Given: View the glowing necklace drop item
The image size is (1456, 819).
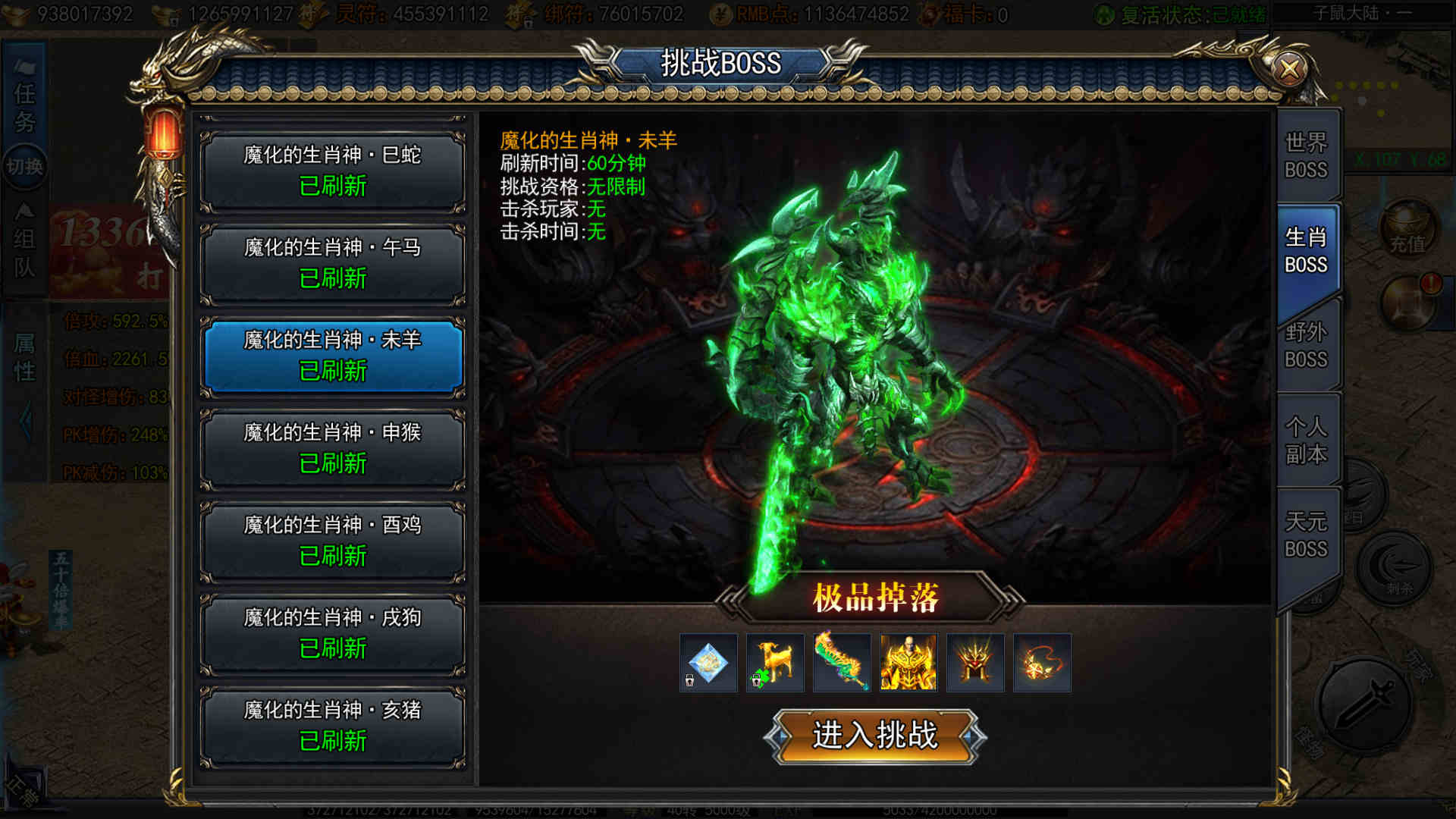Looking at the screenshot, I should [x=1042, y=663].
